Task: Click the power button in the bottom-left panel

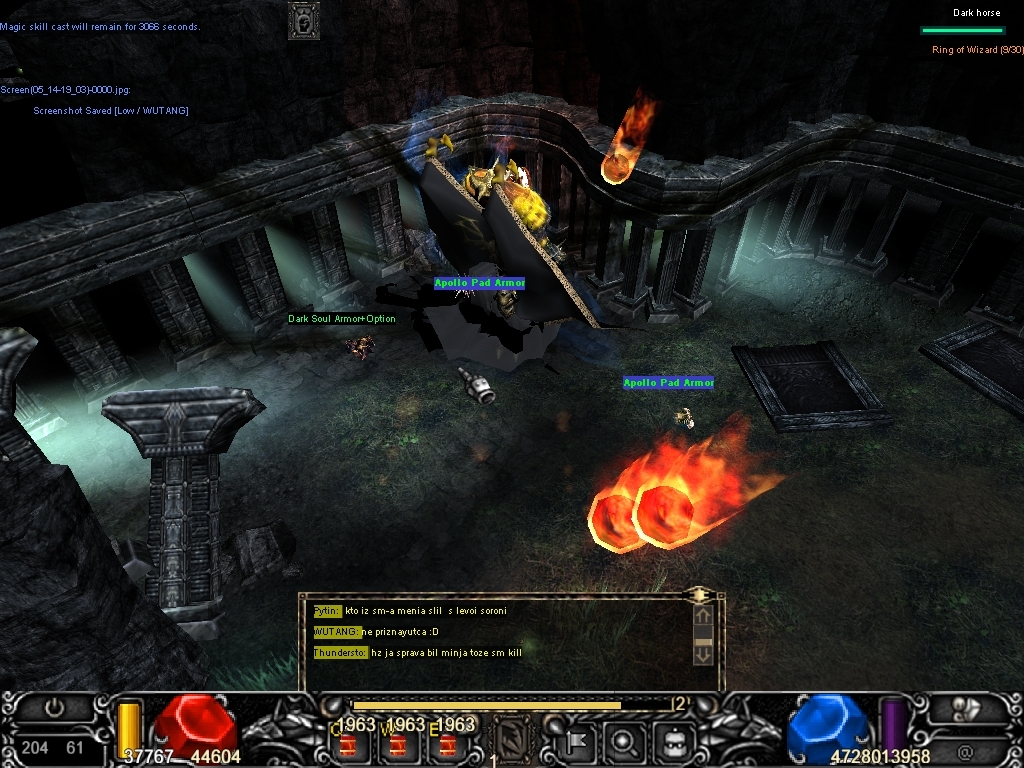Action: point(55,709)
